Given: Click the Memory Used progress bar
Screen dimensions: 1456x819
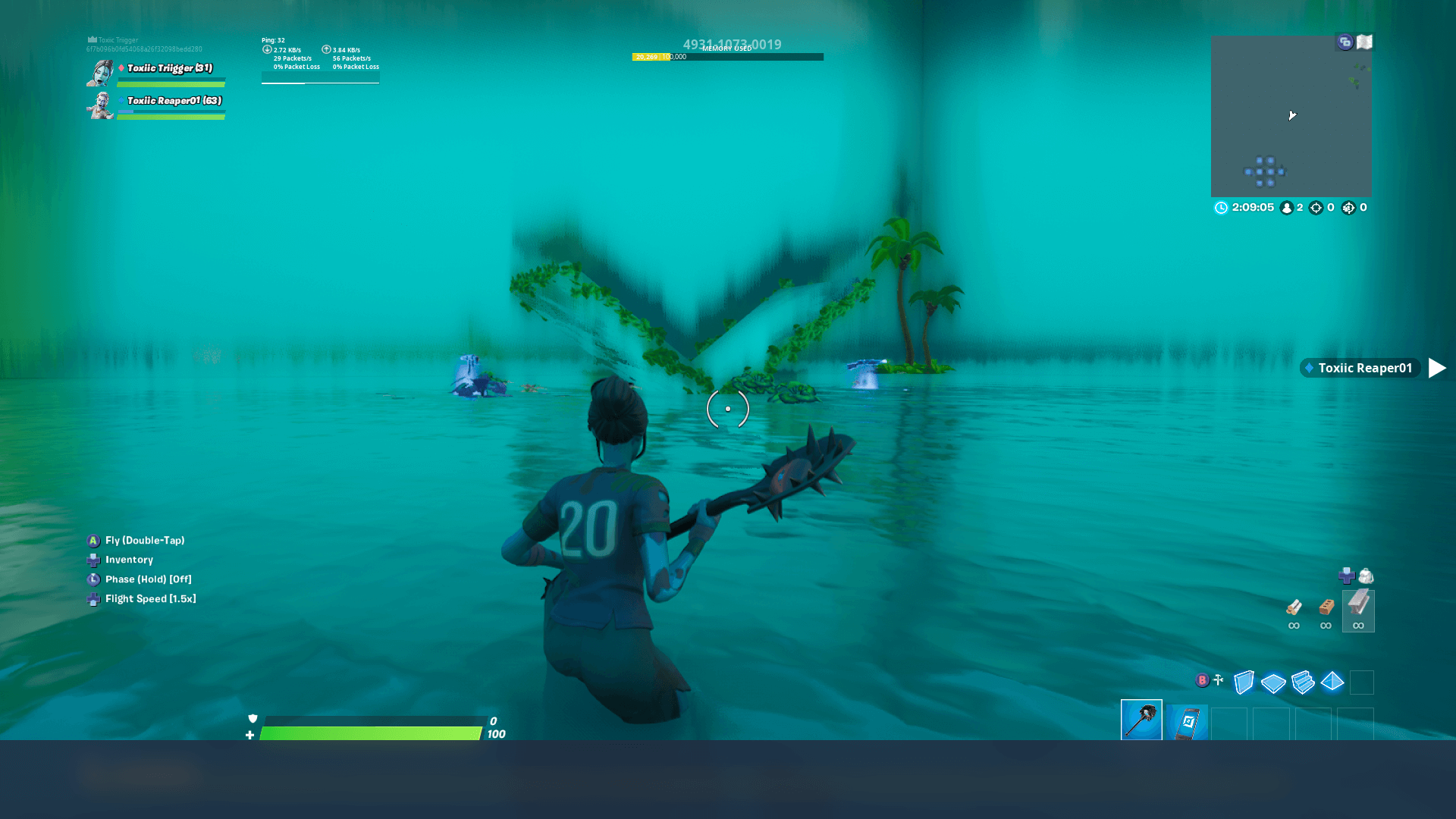Looking at the screenshot, I should 726,56.
